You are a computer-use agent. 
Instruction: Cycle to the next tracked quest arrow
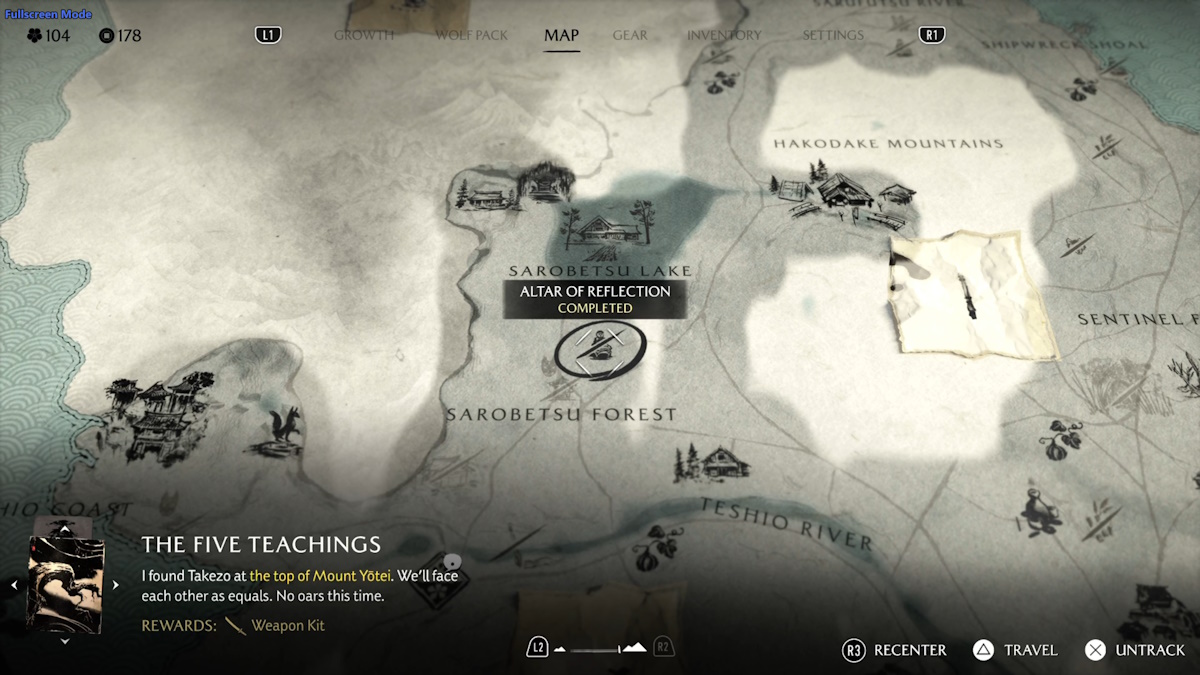coord(115,585)
